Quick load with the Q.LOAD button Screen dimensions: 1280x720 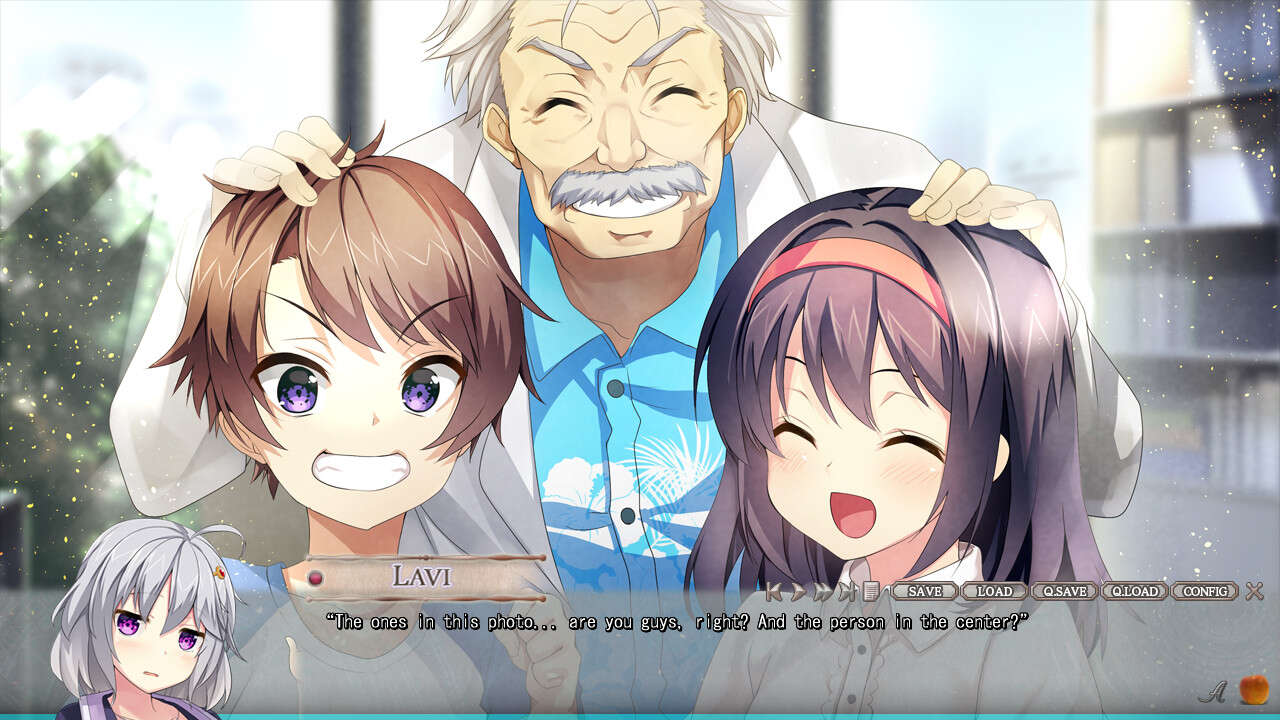[x=1134, y=591]
